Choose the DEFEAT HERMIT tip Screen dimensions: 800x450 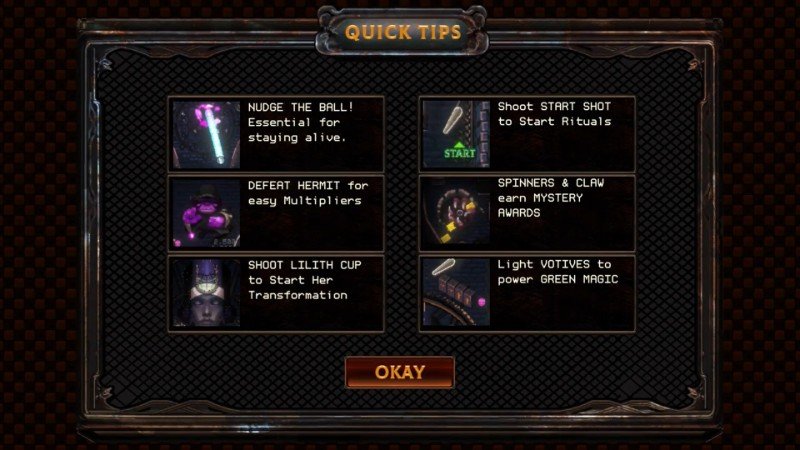tap(276, 213)
